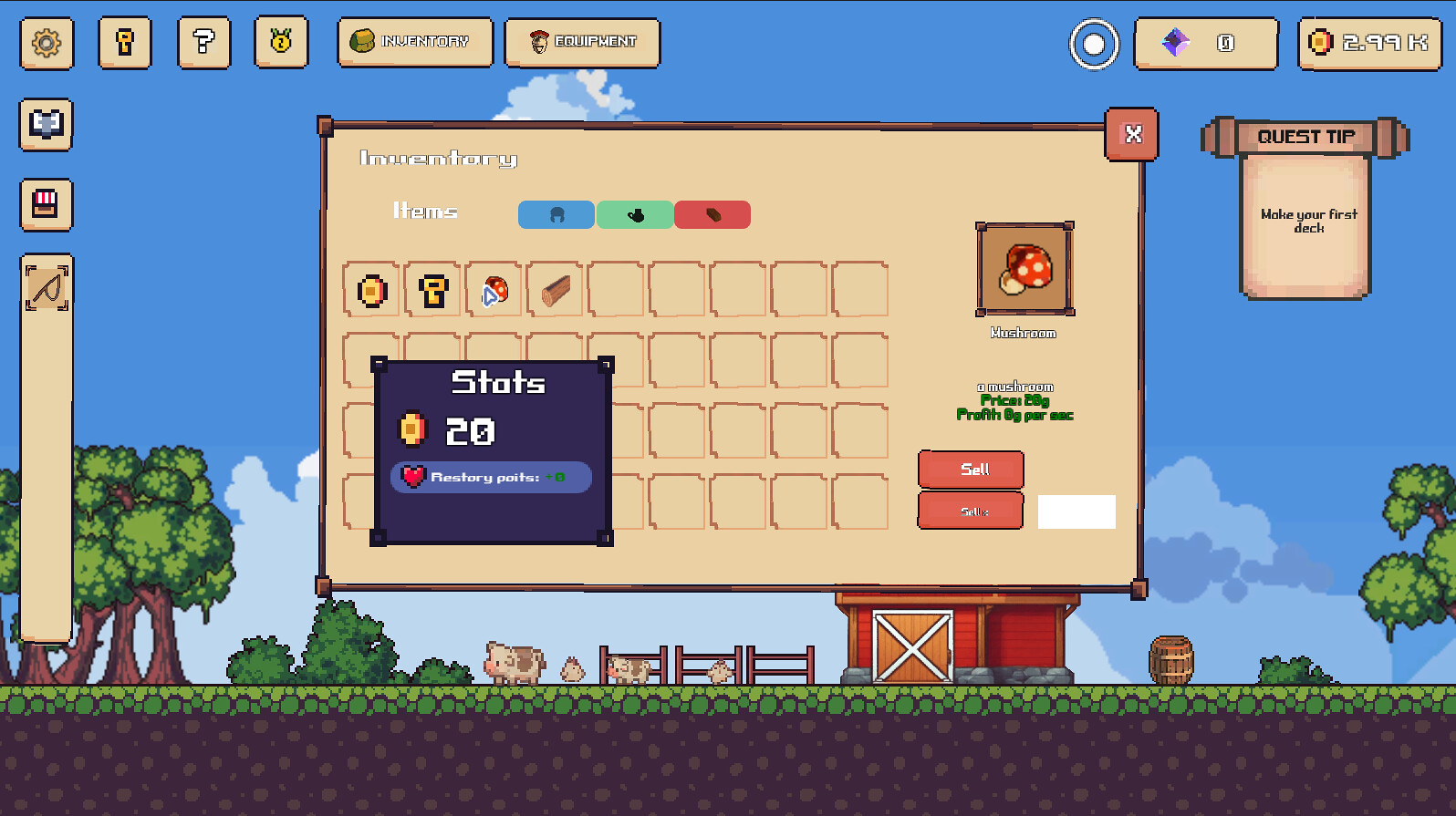Viewport: 1456px width, 816px height.
Task: Click the white circle indicator near currencies
Action: [1093, 43]
